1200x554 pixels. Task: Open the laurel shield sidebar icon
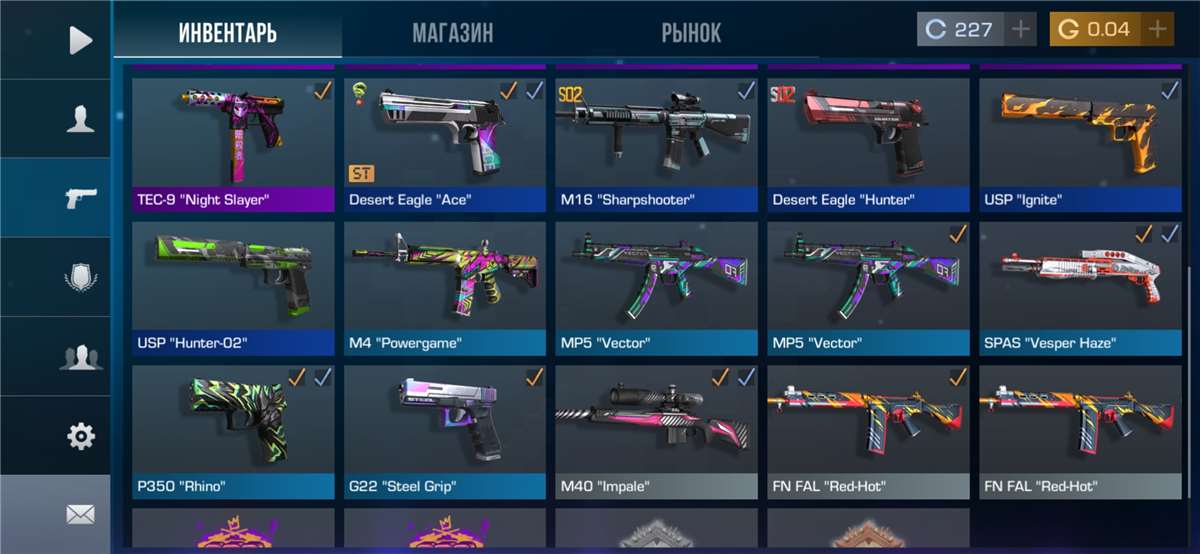tap(80, 276)
